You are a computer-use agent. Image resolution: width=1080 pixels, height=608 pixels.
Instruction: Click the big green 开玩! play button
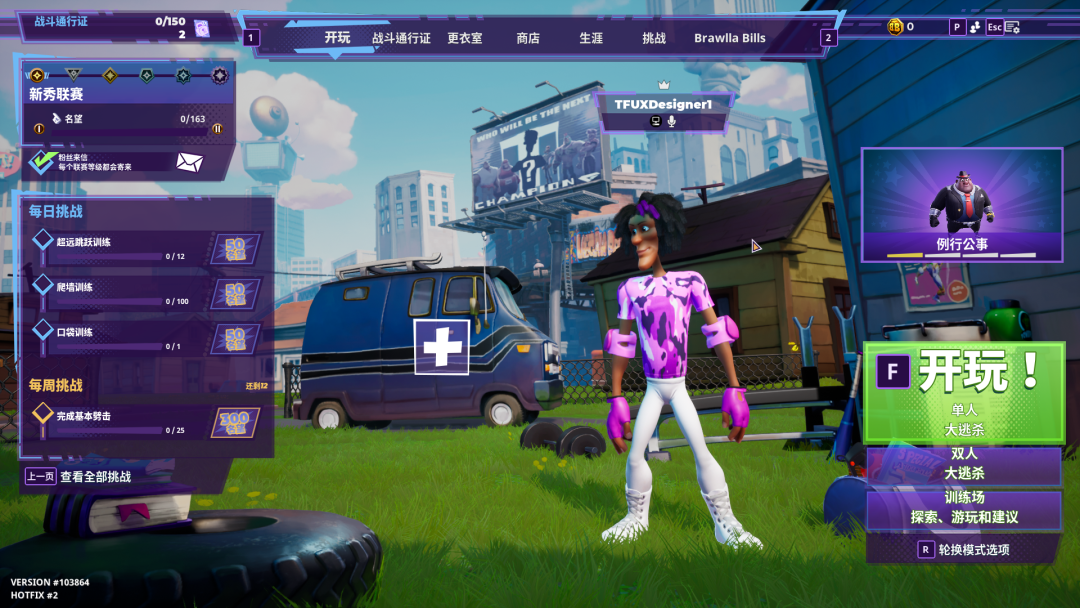(964, 391)
